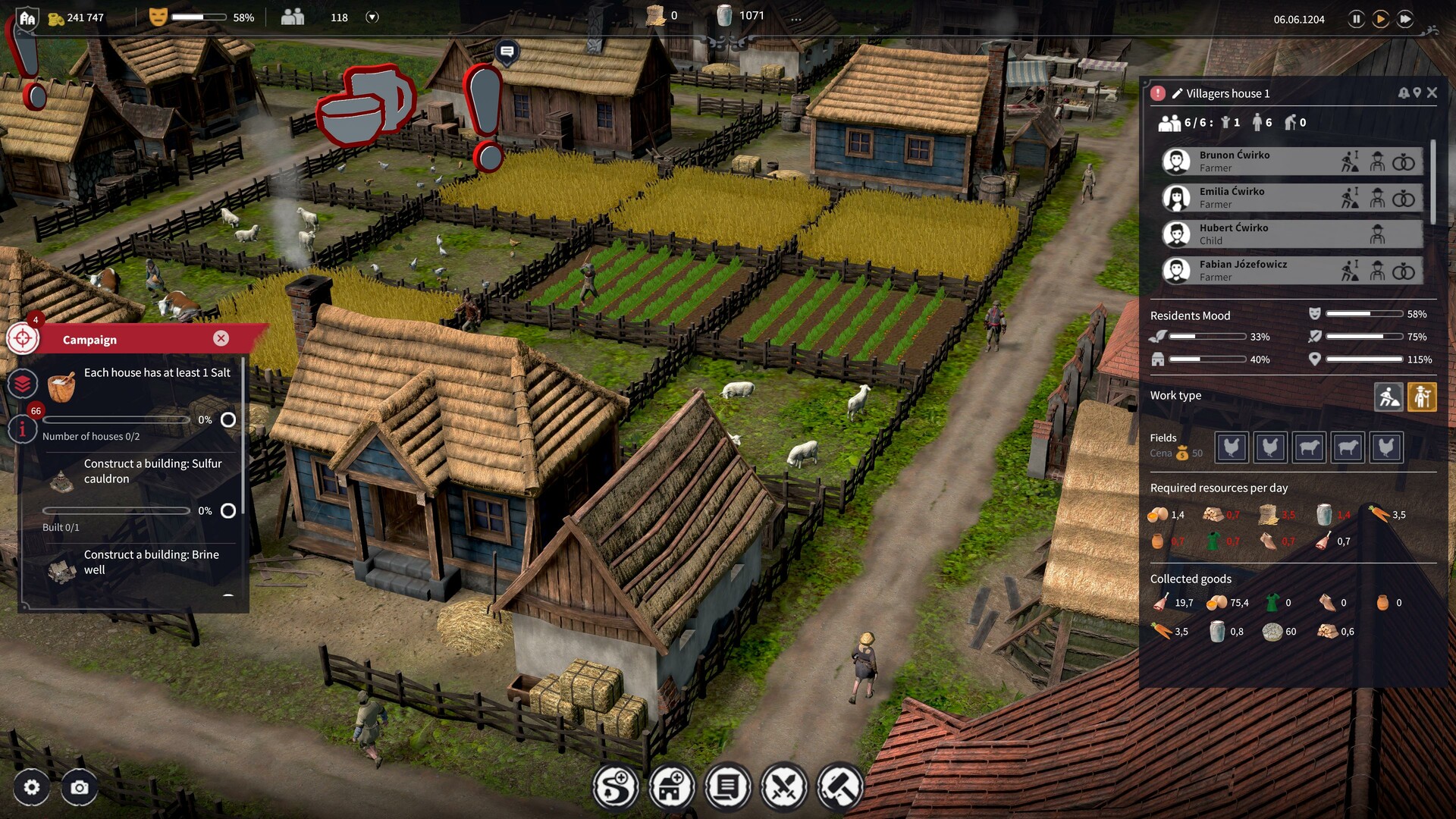The width and height of the screenshot is (1456, 819).
Task: Pause the game simulation
Action: (x=1357, y=19)
